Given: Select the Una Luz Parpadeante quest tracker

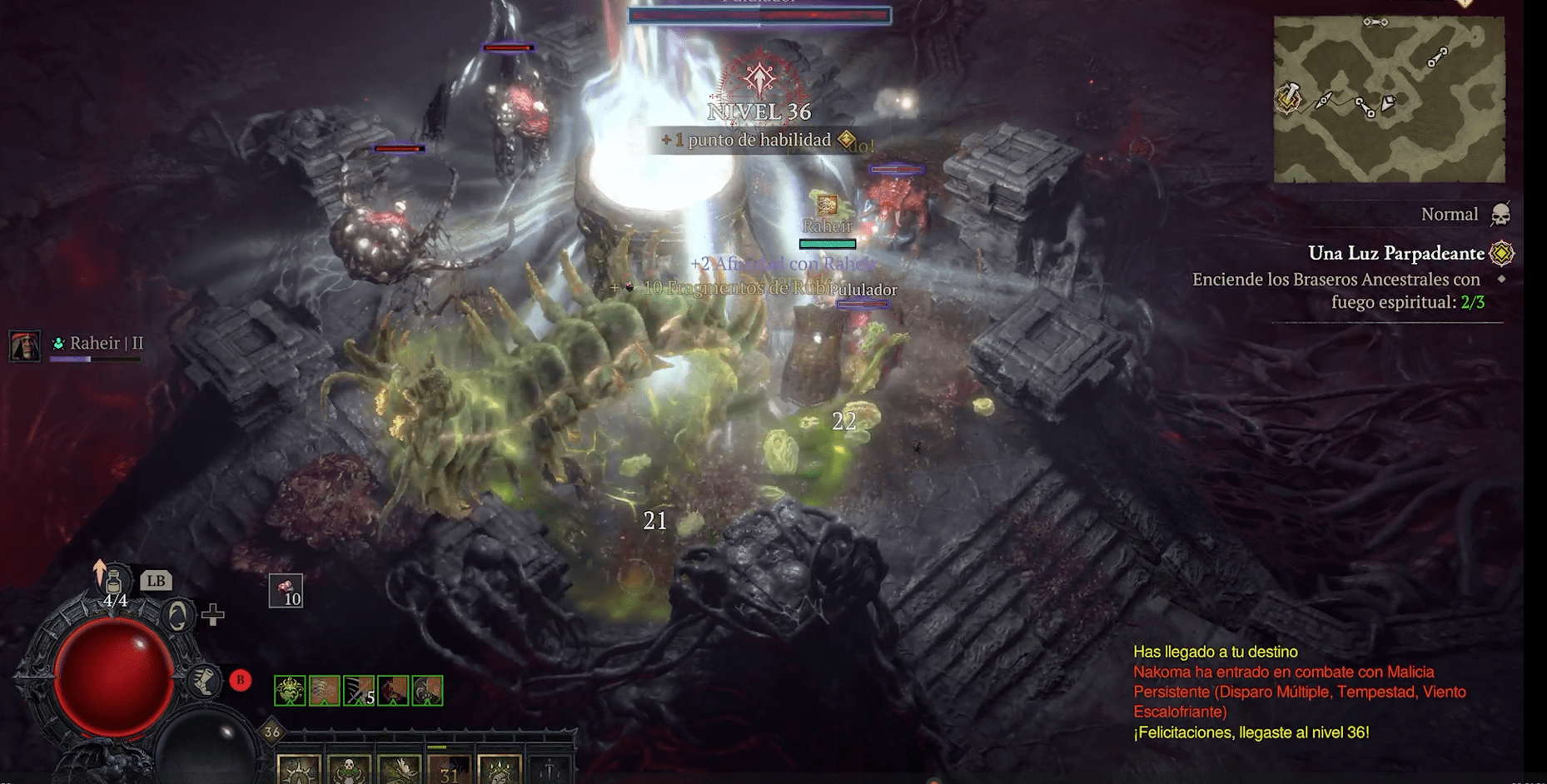Looking at the screenshot, I should pyautogui.click(x=1396, y=253).
